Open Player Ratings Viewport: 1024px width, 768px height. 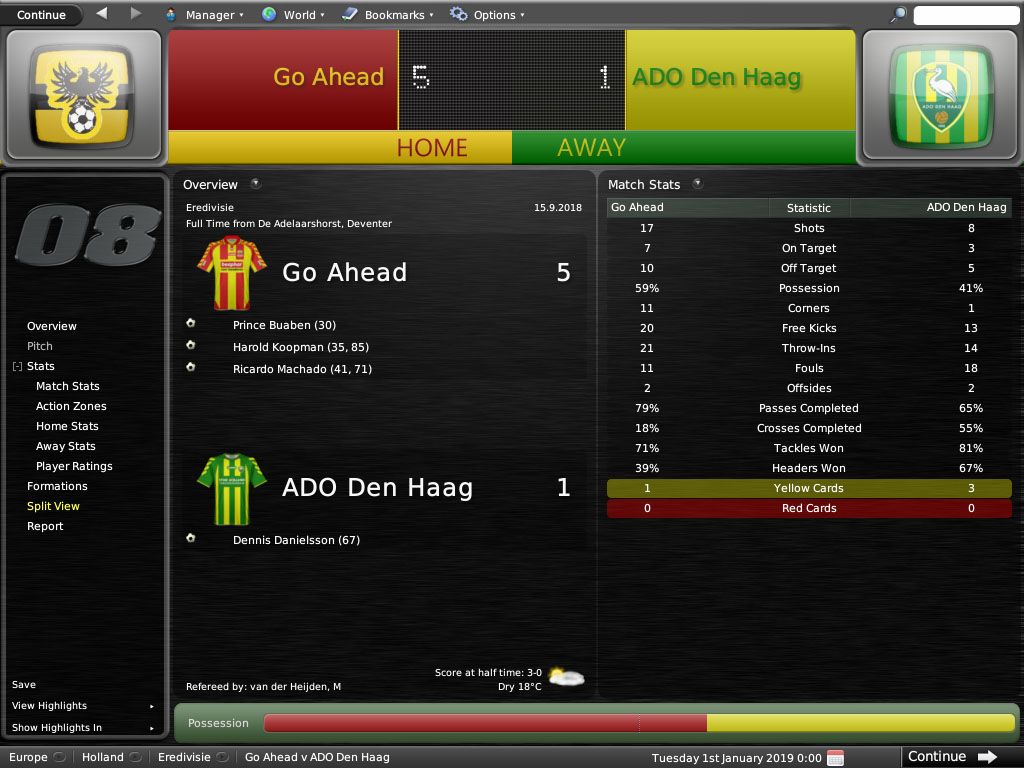[x=74, y=466]
